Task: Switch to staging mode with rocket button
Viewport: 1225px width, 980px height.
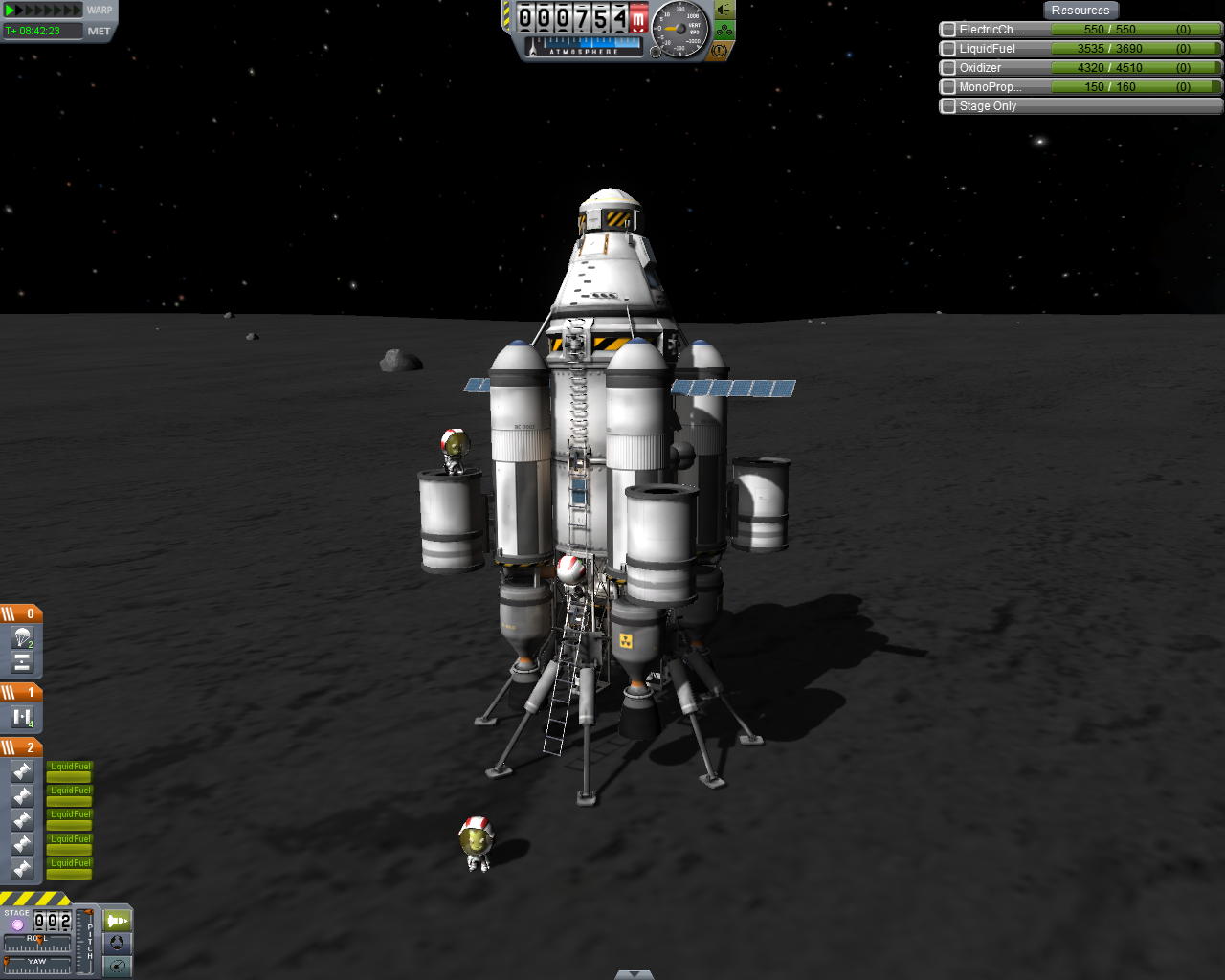Action: (x=117, y=921)
